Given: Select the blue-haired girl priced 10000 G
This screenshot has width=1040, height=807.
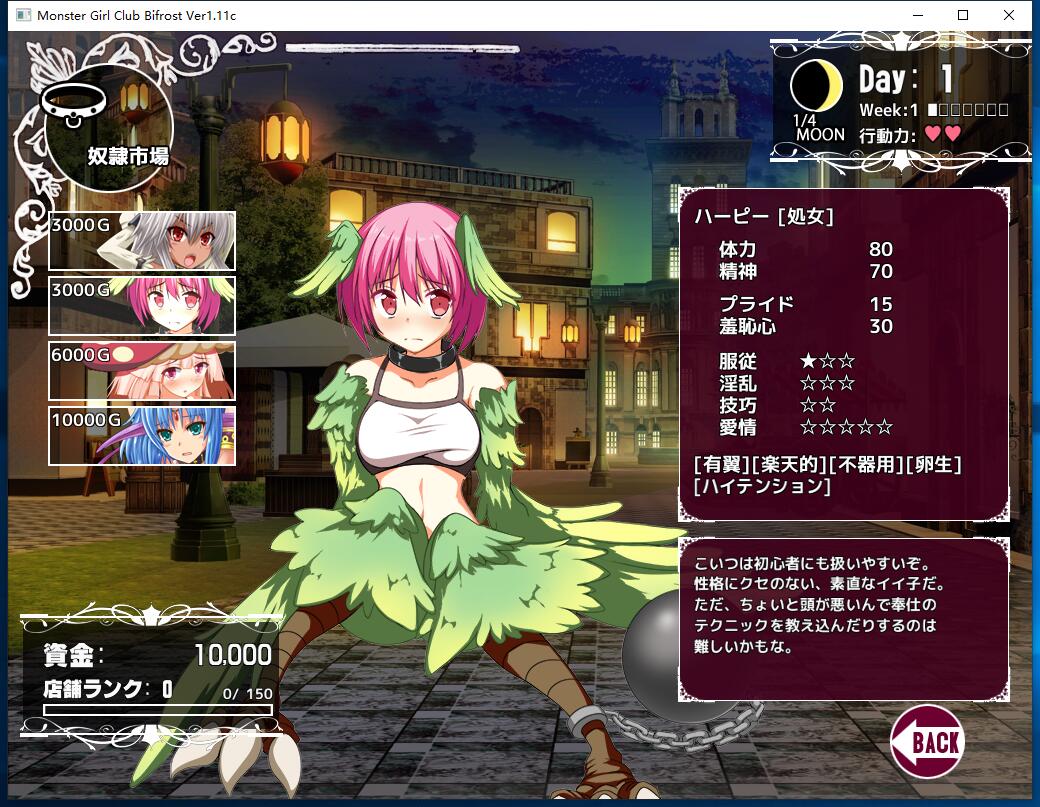Looking at the screenshot, I should [142, 436].
